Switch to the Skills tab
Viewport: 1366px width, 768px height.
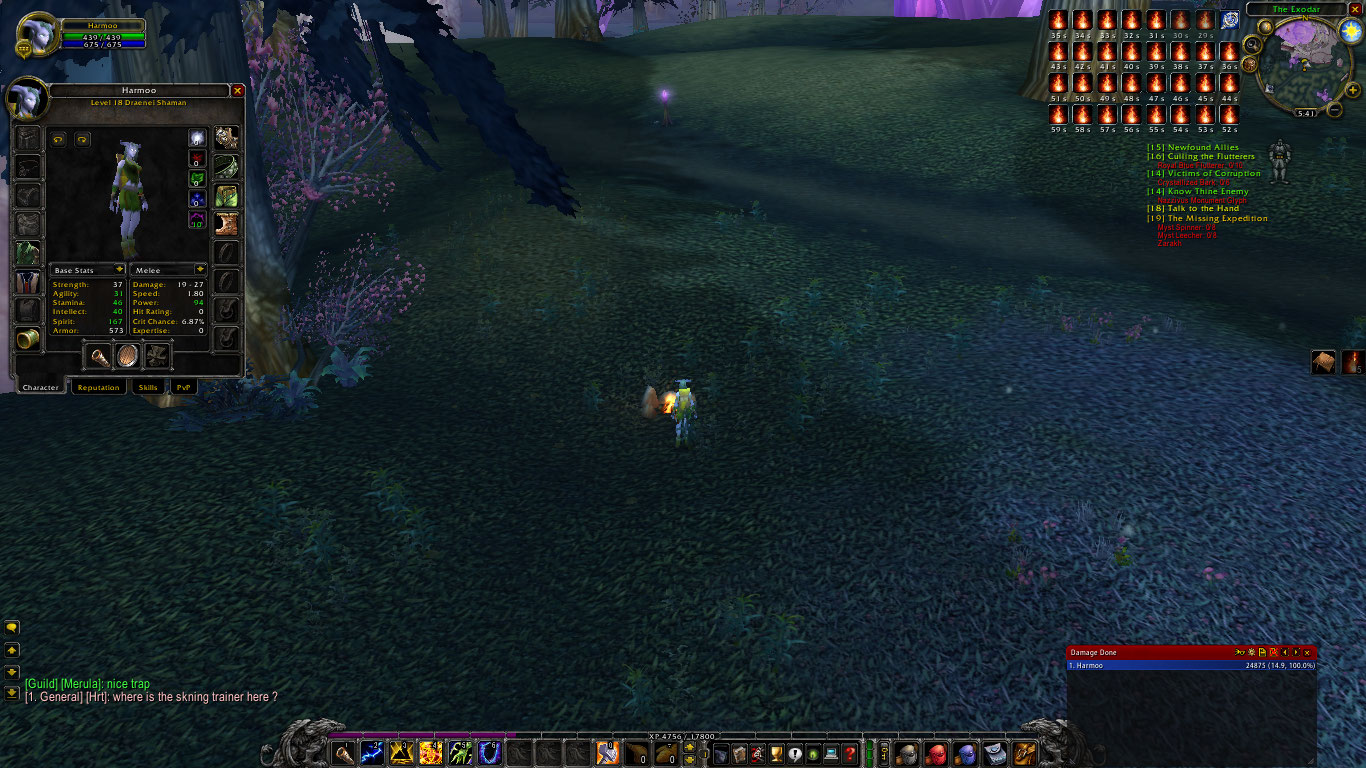[x=146, y=387]
